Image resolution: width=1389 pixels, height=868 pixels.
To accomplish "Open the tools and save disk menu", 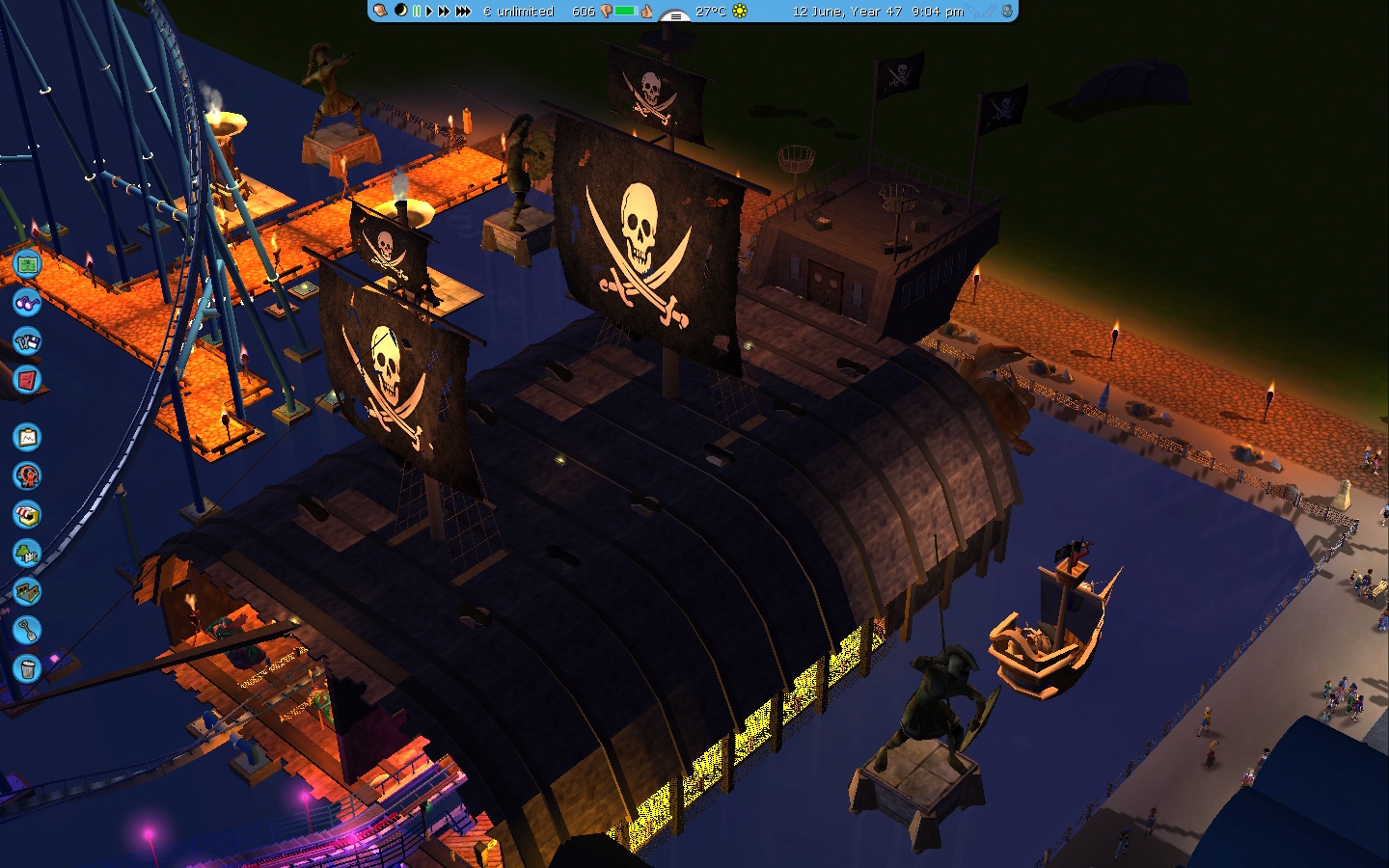I will [27, 341].
